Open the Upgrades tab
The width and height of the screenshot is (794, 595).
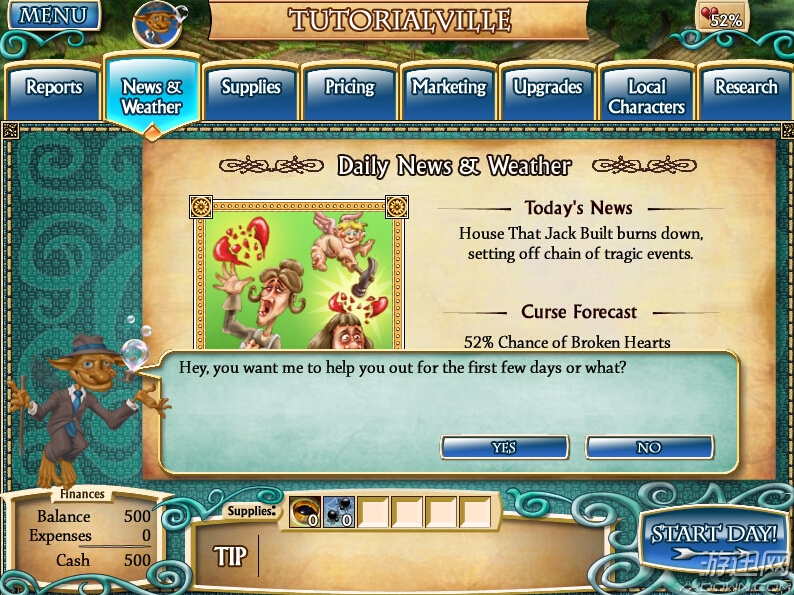(x=547, y=90)
